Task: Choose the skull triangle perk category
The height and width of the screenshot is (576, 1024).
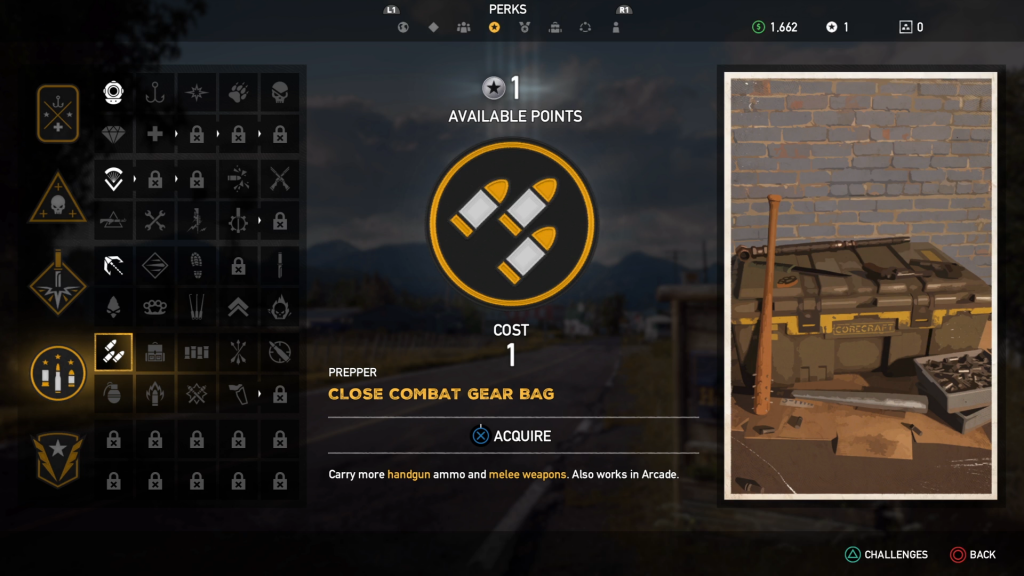Action: pyautogui.click(x=58, y=198)
